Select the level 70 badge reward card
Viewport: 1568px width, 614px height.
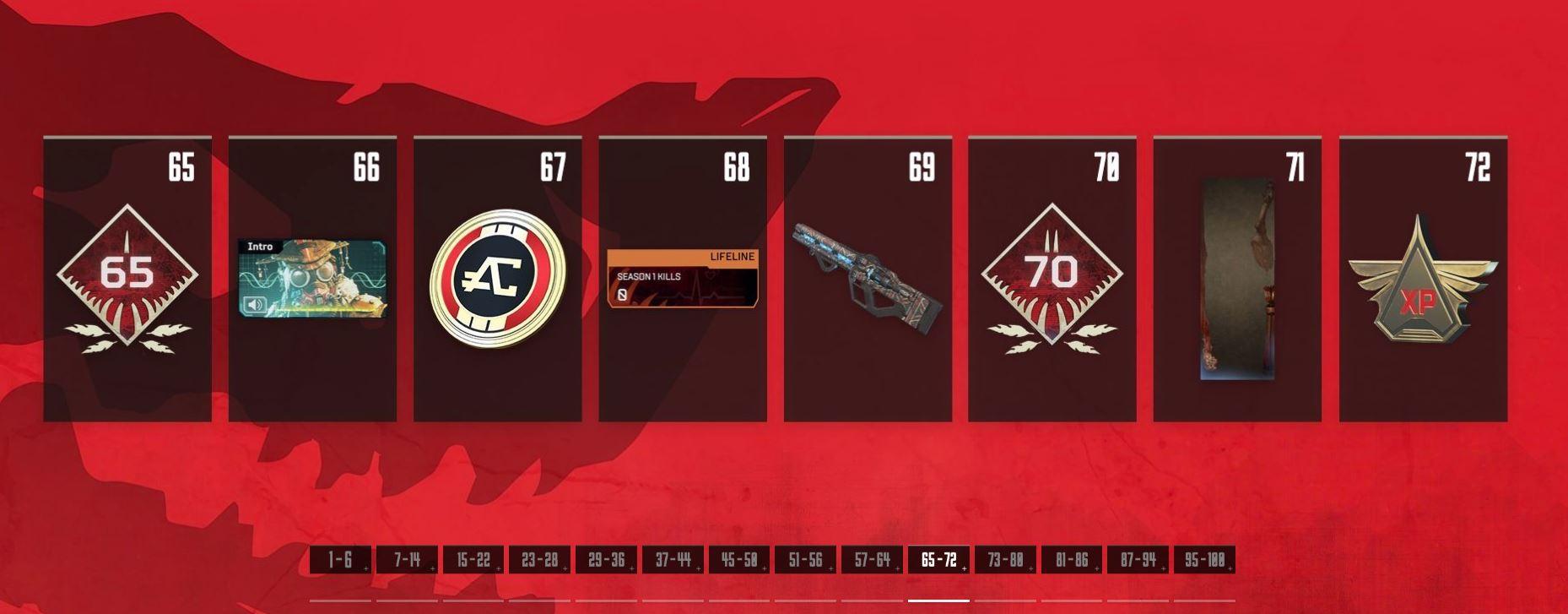tap(1052, 279)
